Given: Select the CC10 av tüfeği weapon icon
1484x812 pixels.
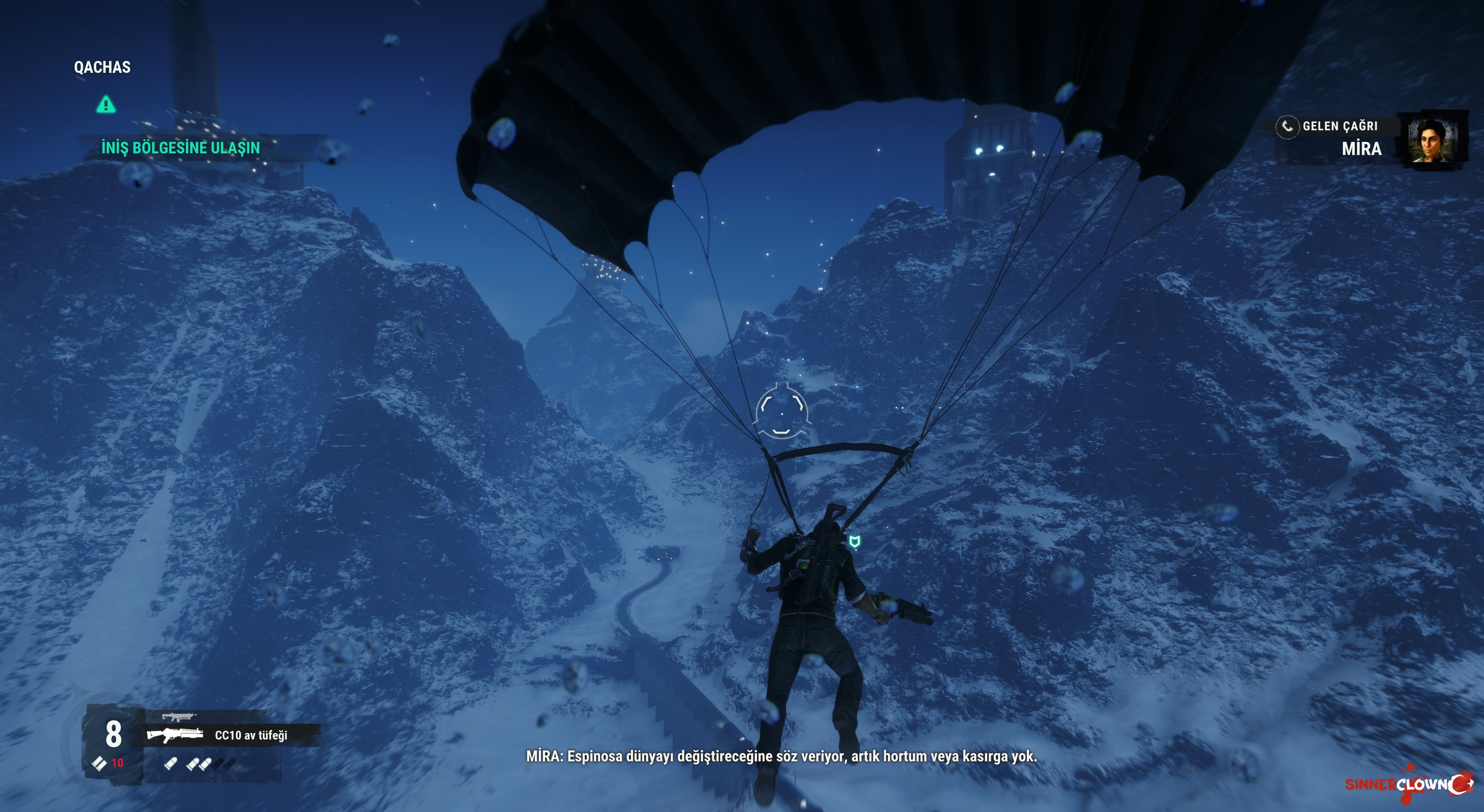Looking at the screenshot, I should coord(174,735).
